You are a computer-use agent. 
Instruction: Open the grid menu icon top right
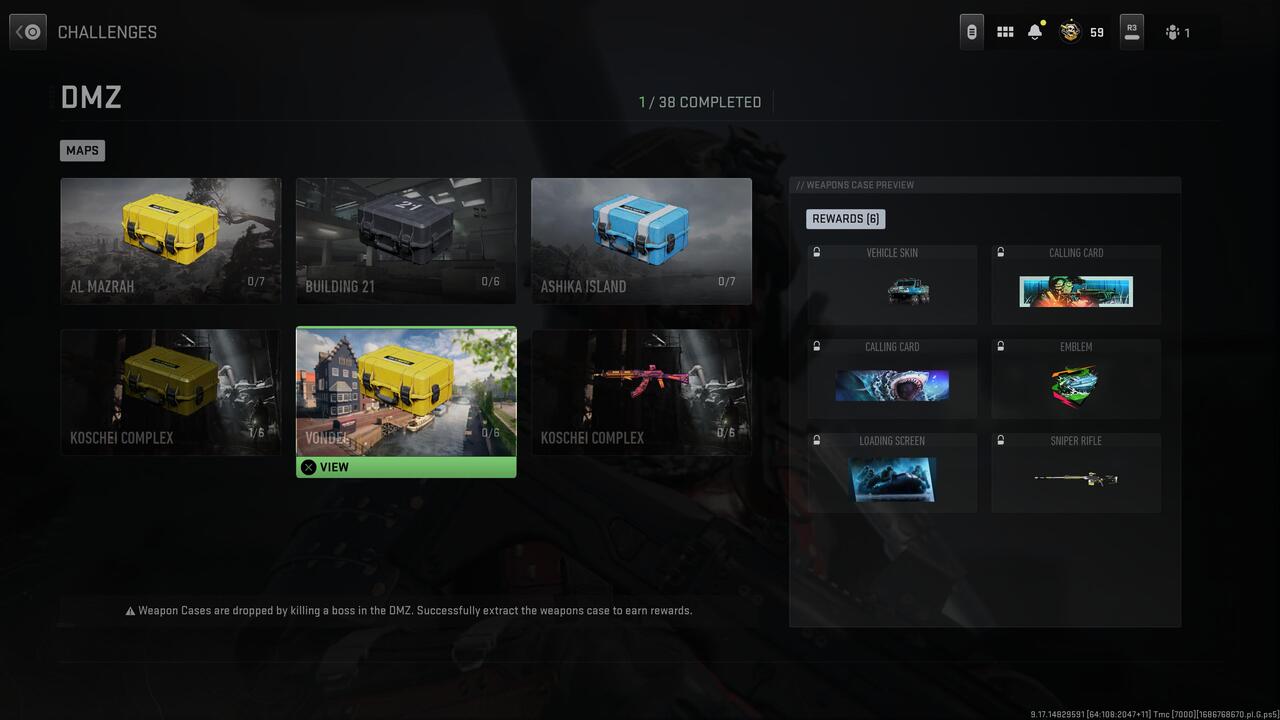1004,31
